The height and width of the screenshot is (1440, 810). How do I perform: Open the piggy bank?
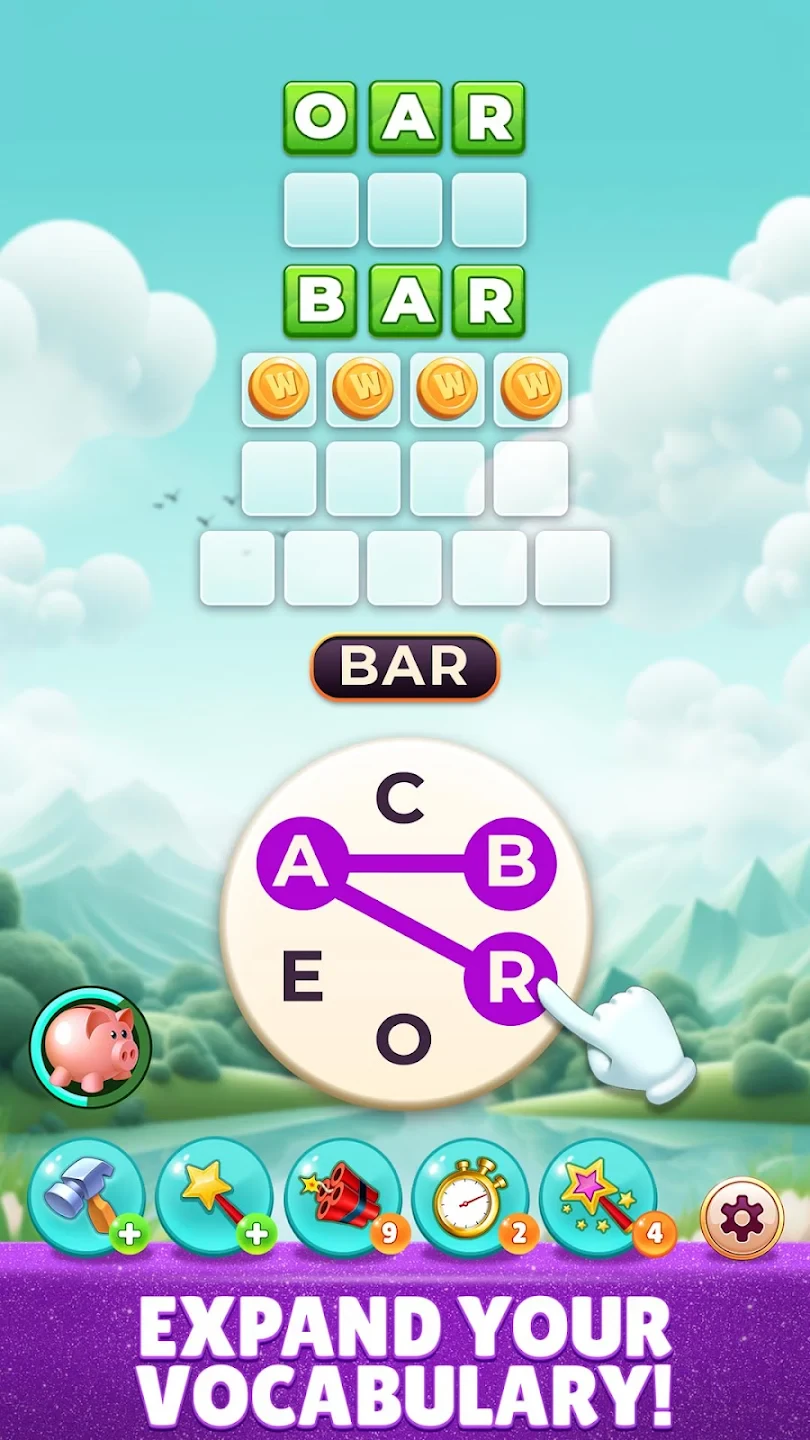click(91, 1047)
